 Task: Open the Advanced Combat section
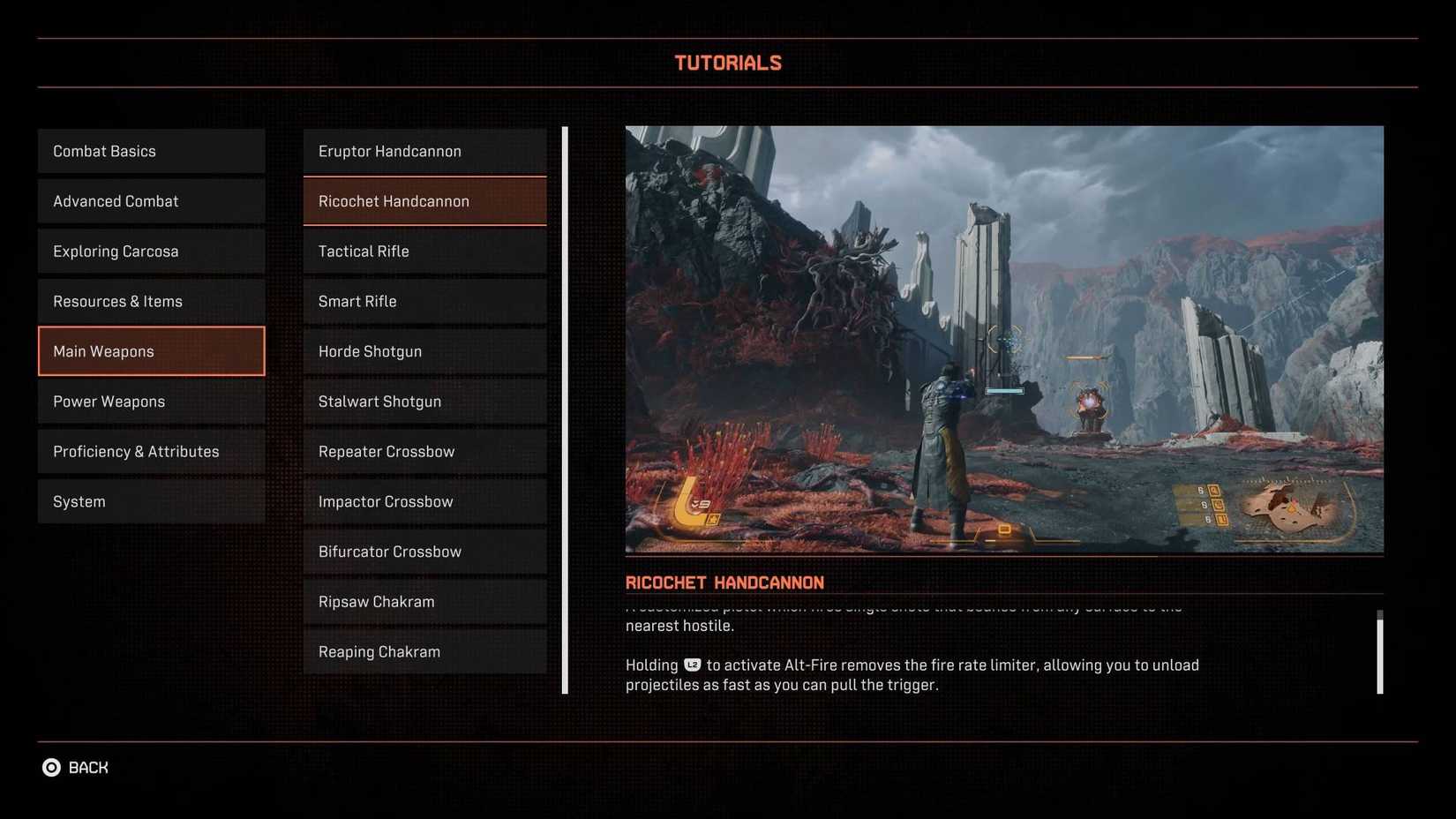[x=150, y=200]
